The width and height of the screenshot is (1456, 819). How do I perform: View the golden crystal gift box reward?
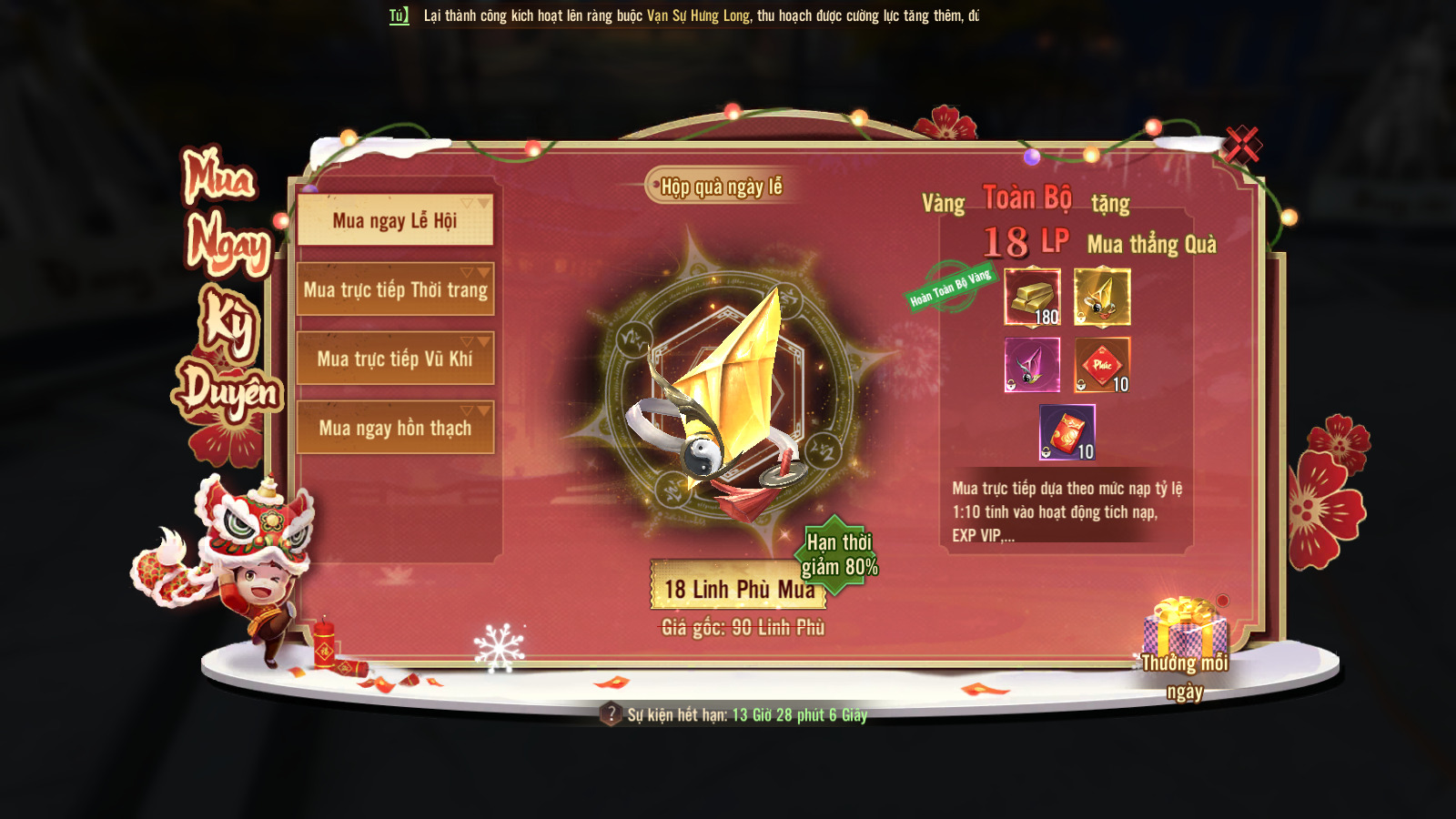tap(1102, 297)
